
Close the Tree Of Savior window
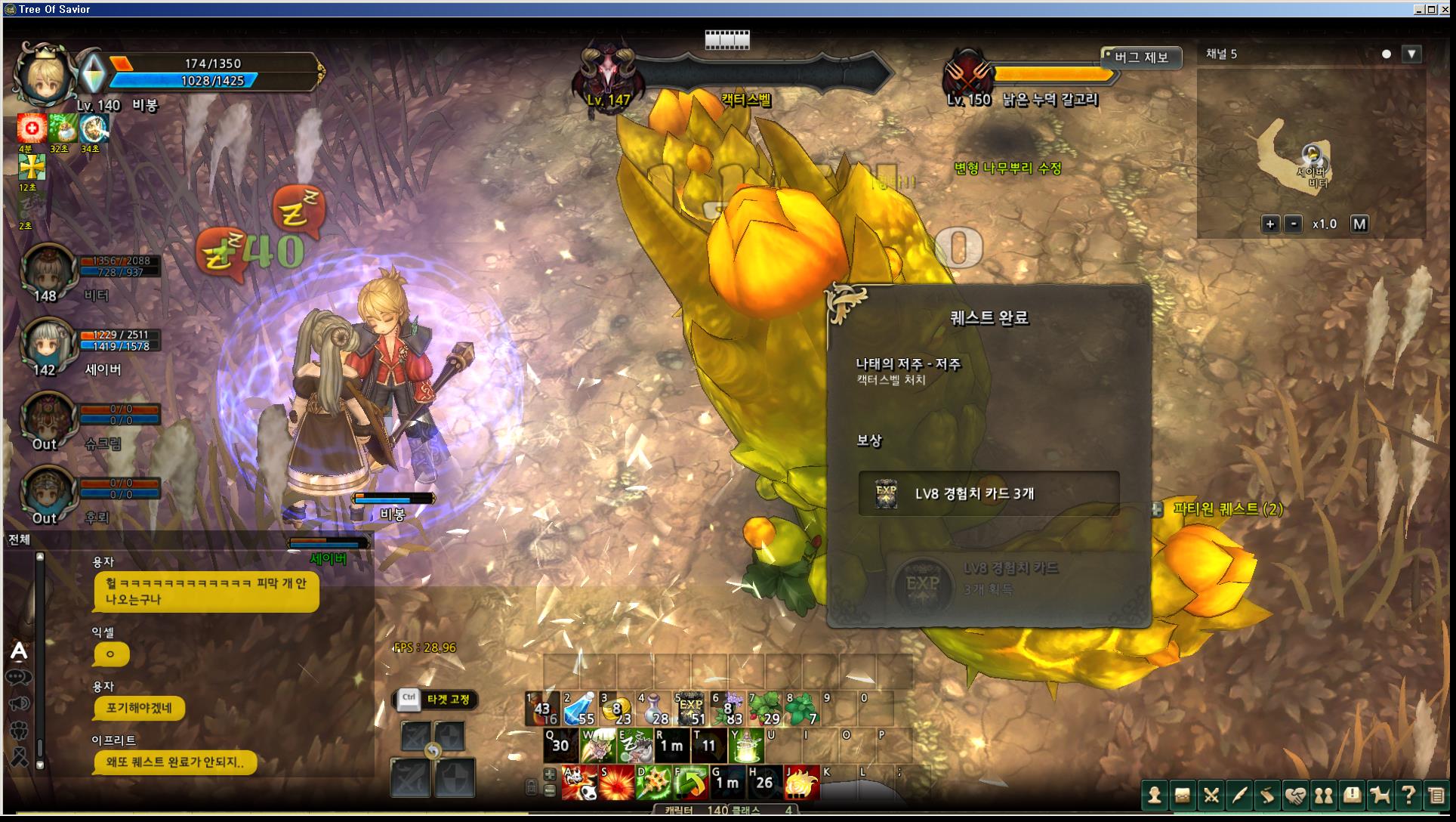point(1445,9)
